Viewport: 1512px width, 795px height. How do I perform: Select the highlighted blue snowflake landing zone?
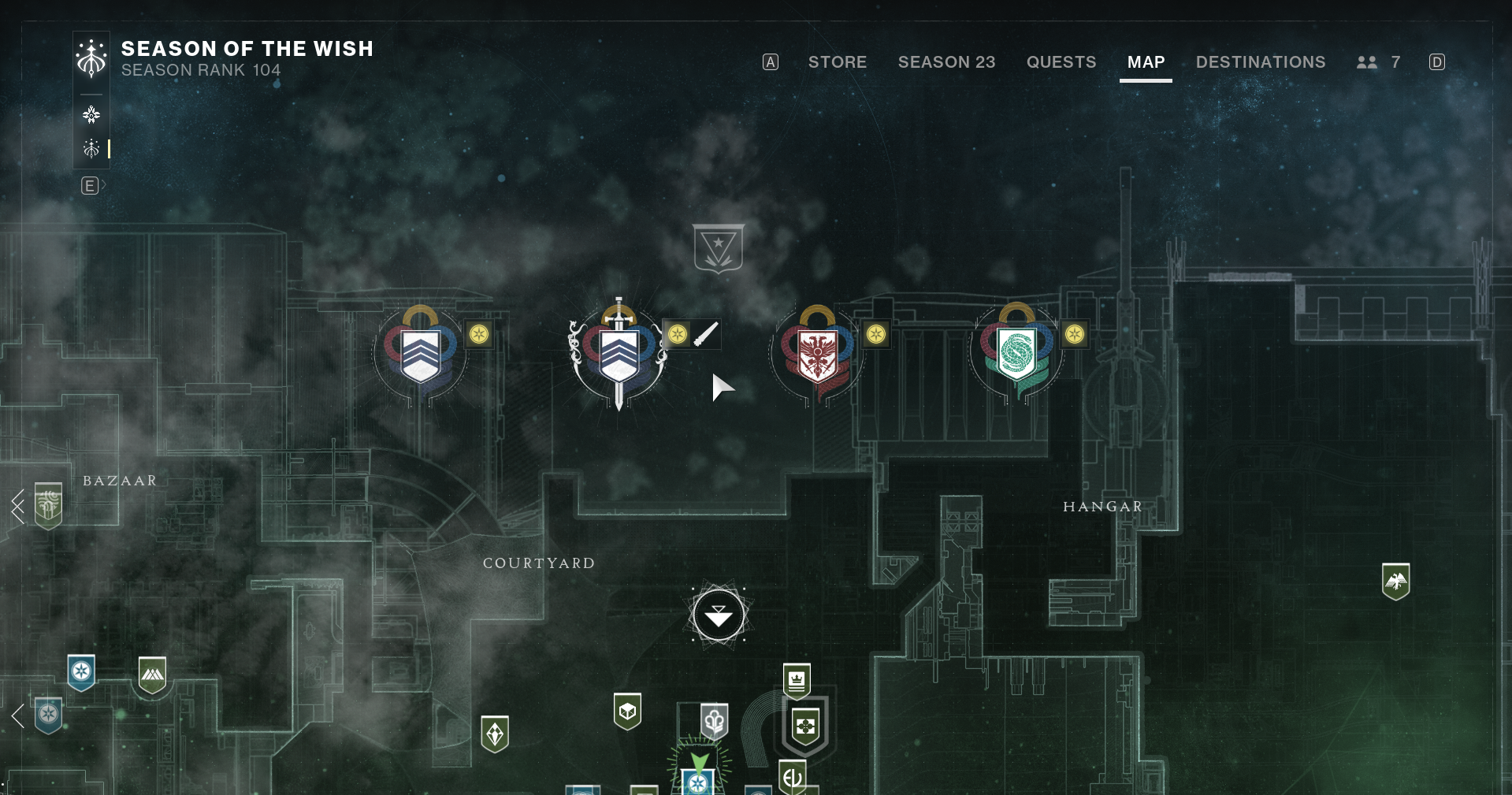pyautogui.click(x=697, y=782)
